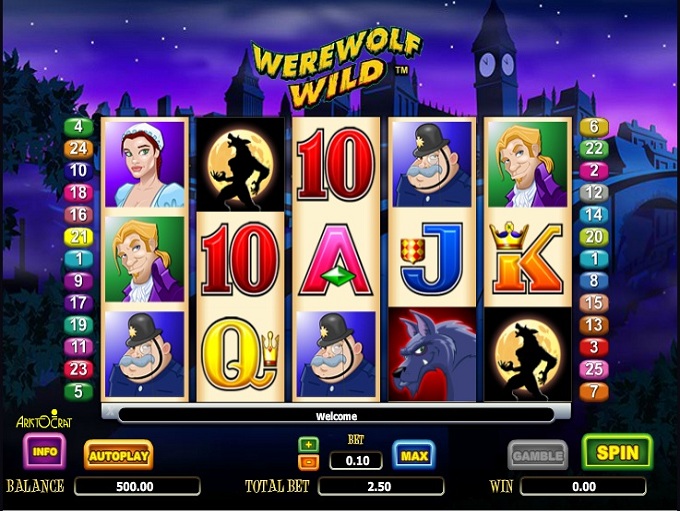
Task: Pick payline number 10
Action: click(x=77, y=170)
